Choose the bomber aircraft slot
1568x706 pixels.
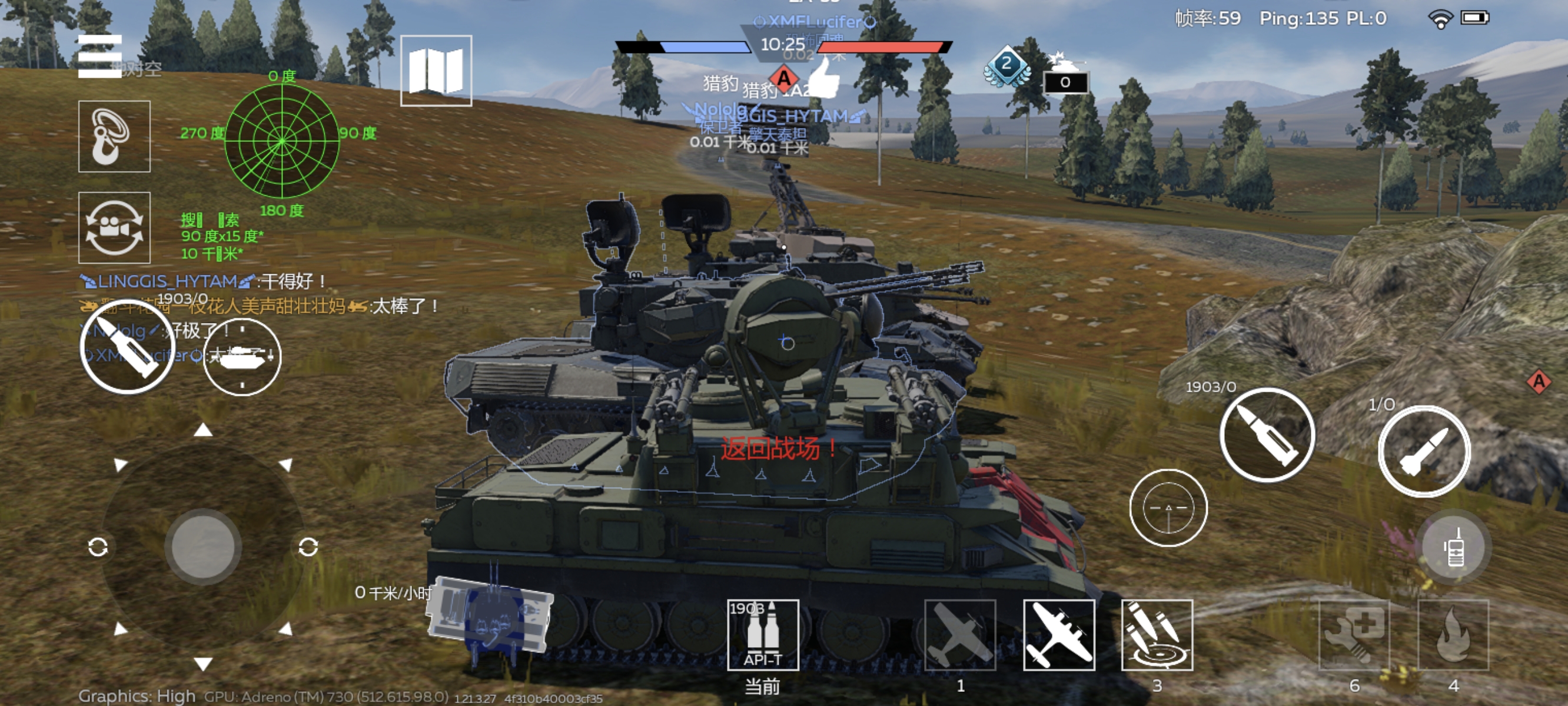point(1059,635)
